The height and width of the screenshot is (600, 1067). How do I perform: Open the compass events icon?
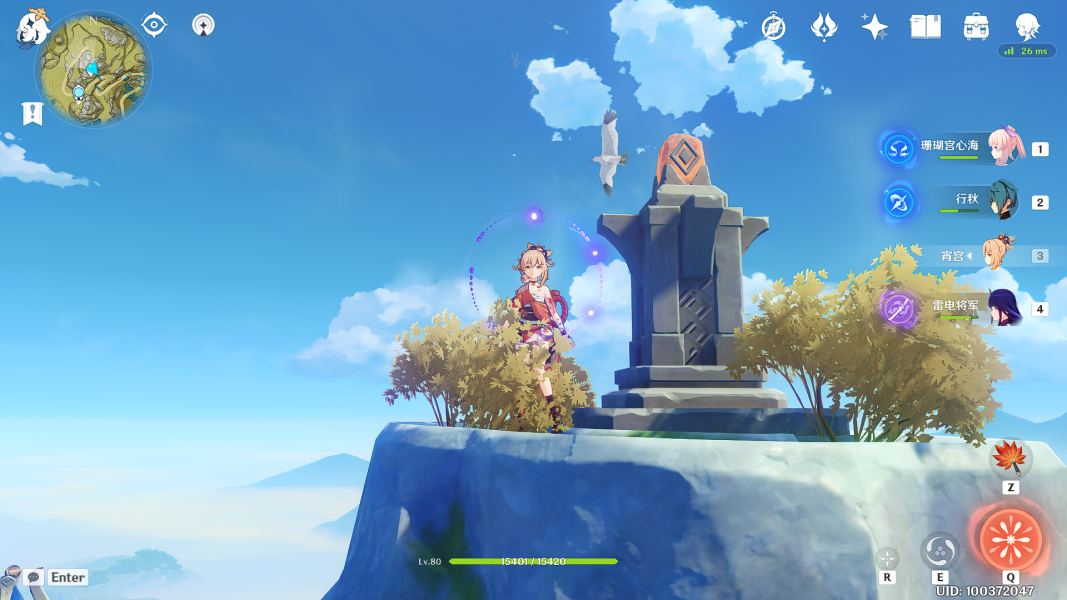pos(773,27)
